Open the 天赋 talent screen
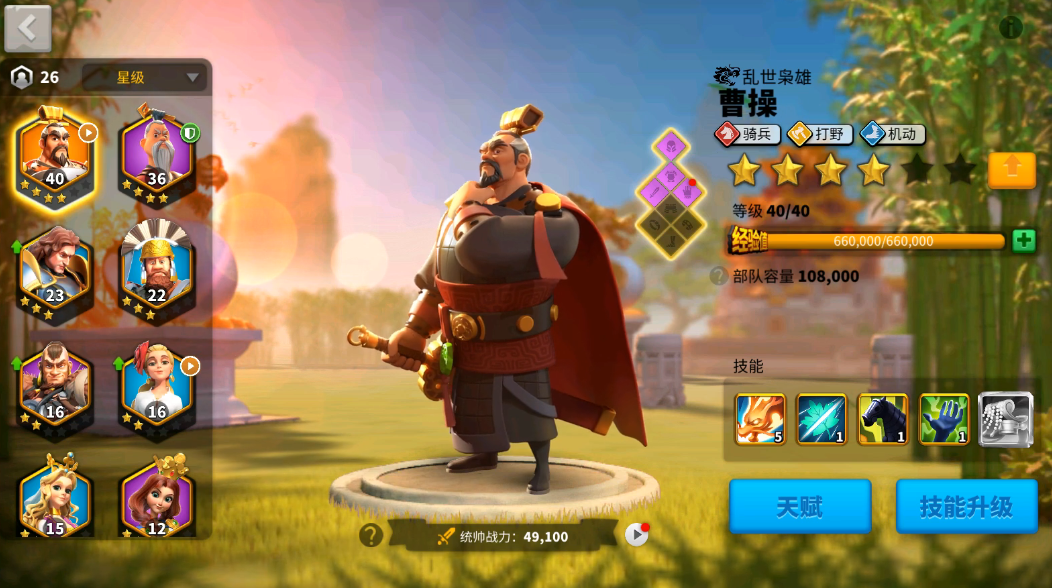 point(800,506)
